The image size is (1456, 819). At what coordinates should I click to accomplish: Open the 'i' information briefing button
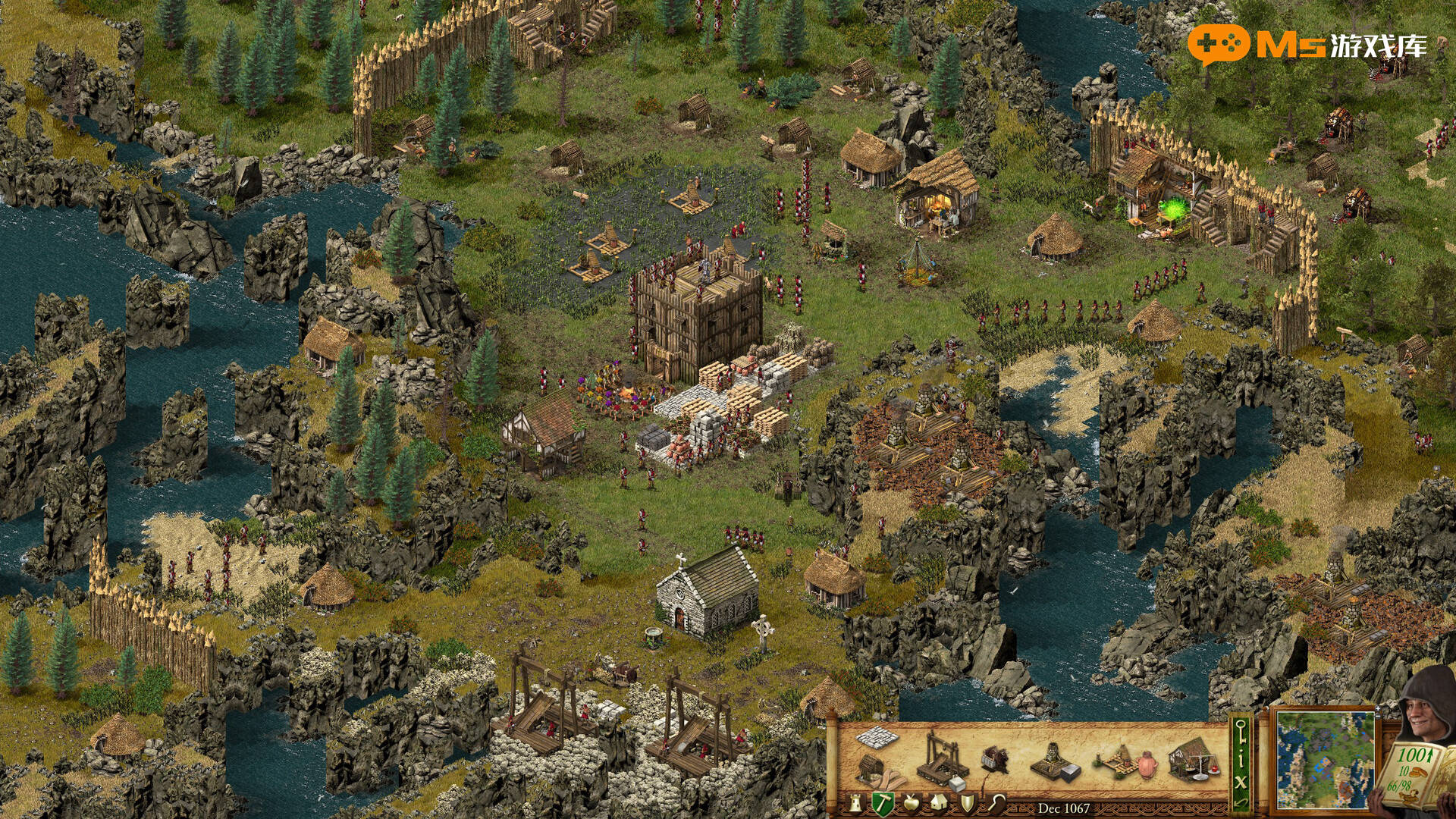point(1241,757)
